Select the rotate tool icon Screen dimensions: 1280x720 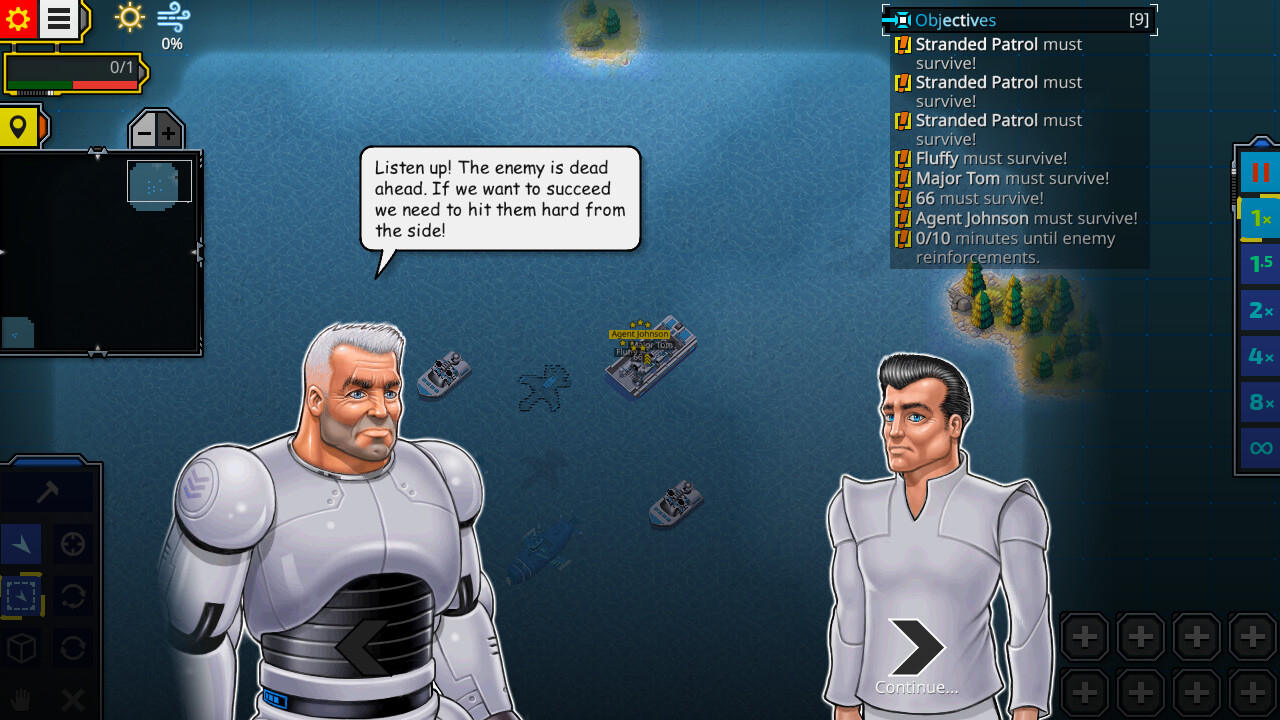[x=72, y=596]
